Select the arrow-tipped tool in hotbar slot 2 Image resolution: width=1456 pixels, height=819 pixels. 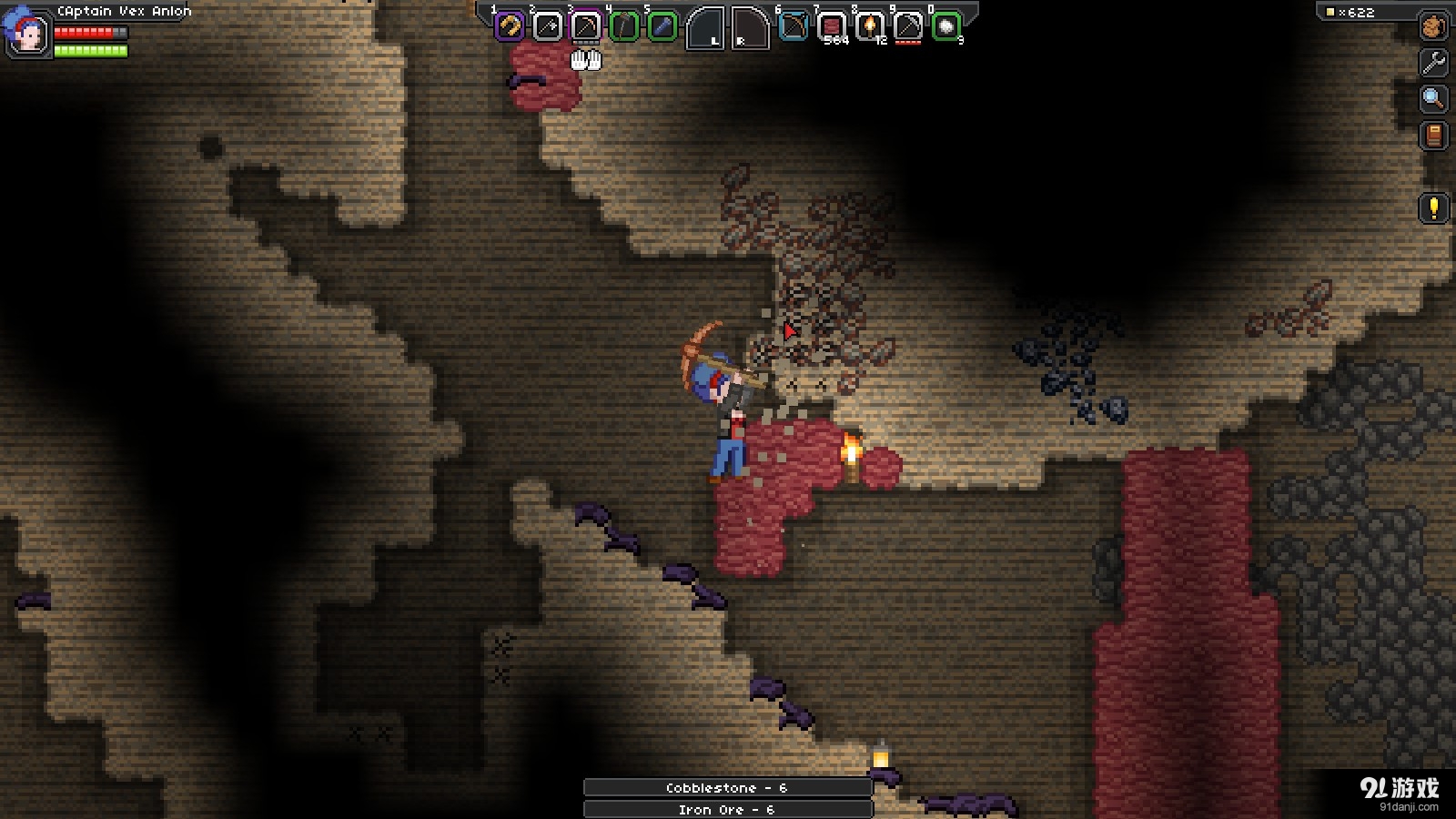coord(548,27)
